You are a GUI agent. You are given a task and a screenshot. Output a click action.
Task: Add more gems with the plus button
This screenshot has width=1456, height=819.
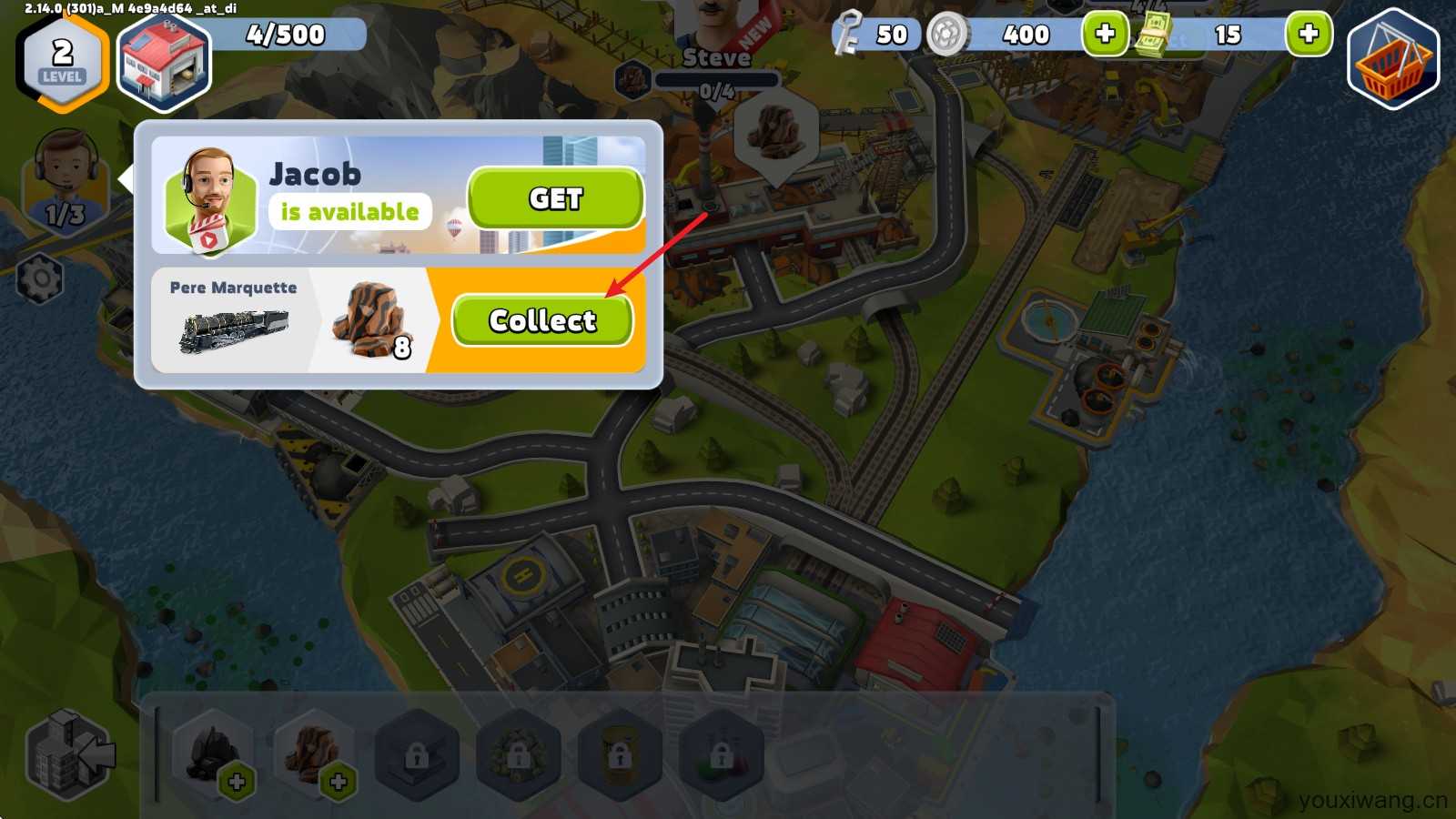[1105, 35]
